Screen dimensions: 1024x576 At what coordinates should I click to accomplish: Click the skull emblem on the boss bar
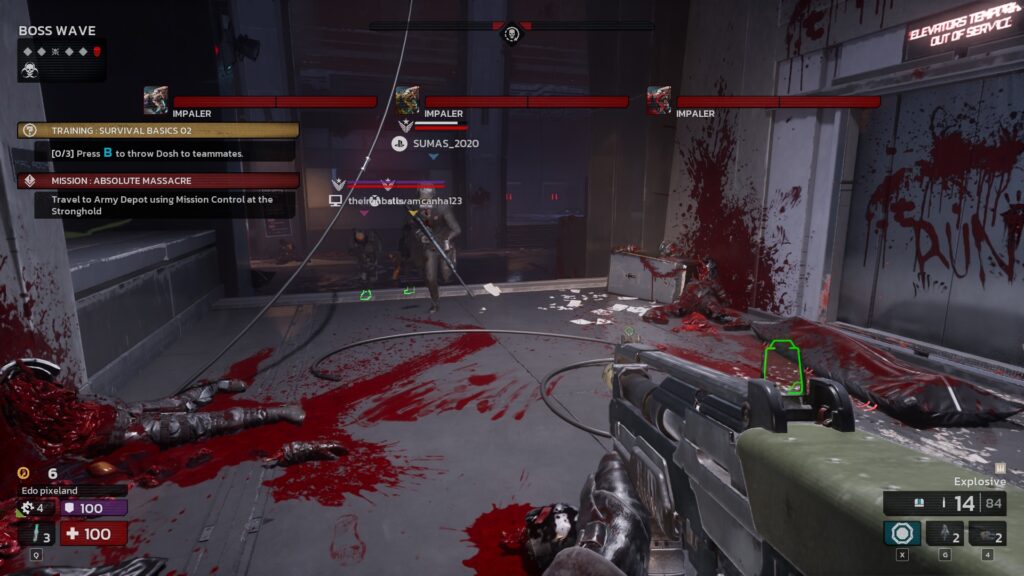[512, 35]
